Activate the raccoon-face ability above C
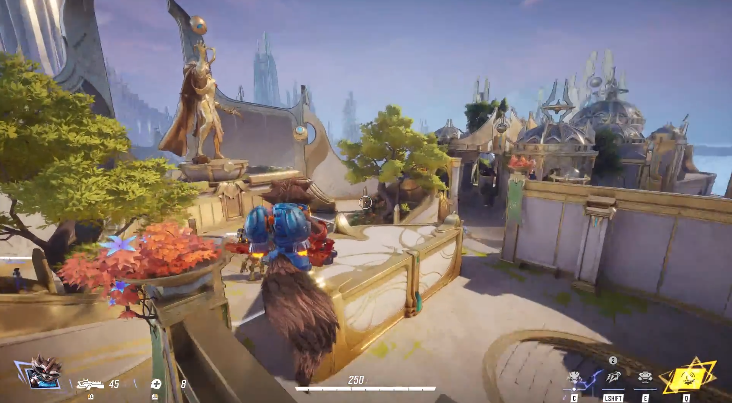 (x=576, y=378)
